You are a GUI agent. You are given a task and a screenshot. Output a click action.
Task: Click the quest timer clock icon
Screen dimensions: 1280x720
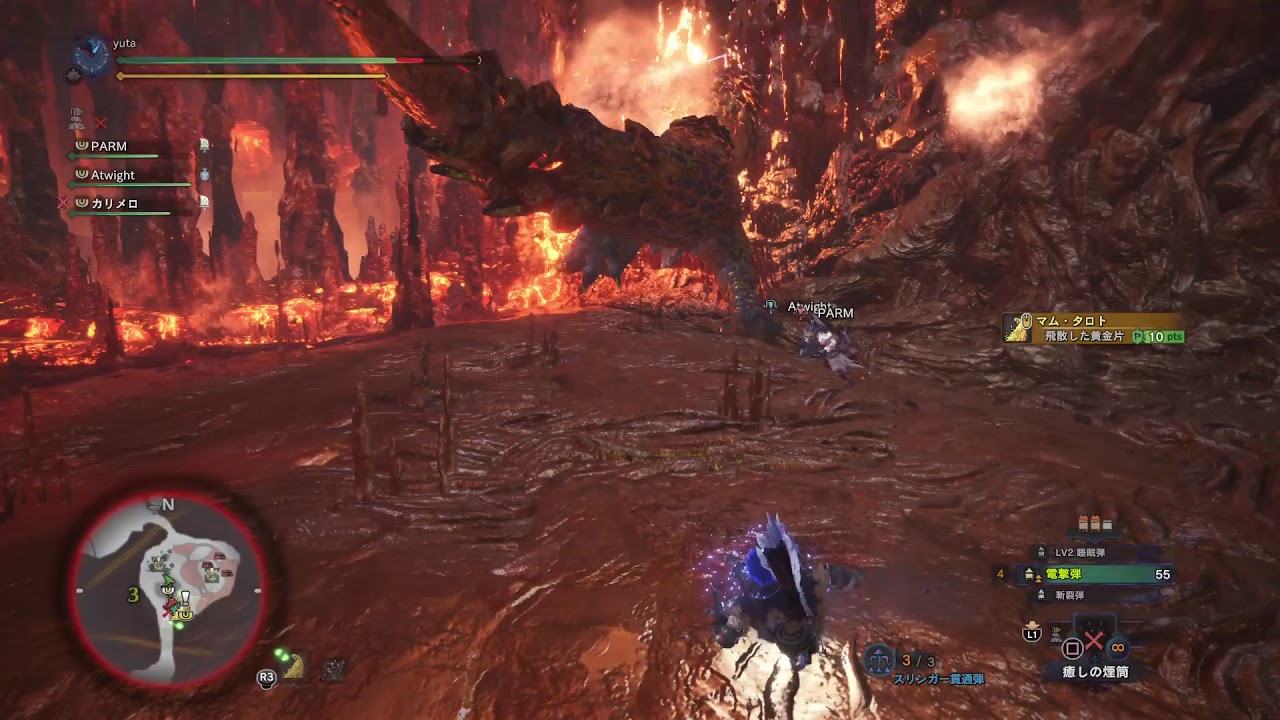(x=92, y=56)
